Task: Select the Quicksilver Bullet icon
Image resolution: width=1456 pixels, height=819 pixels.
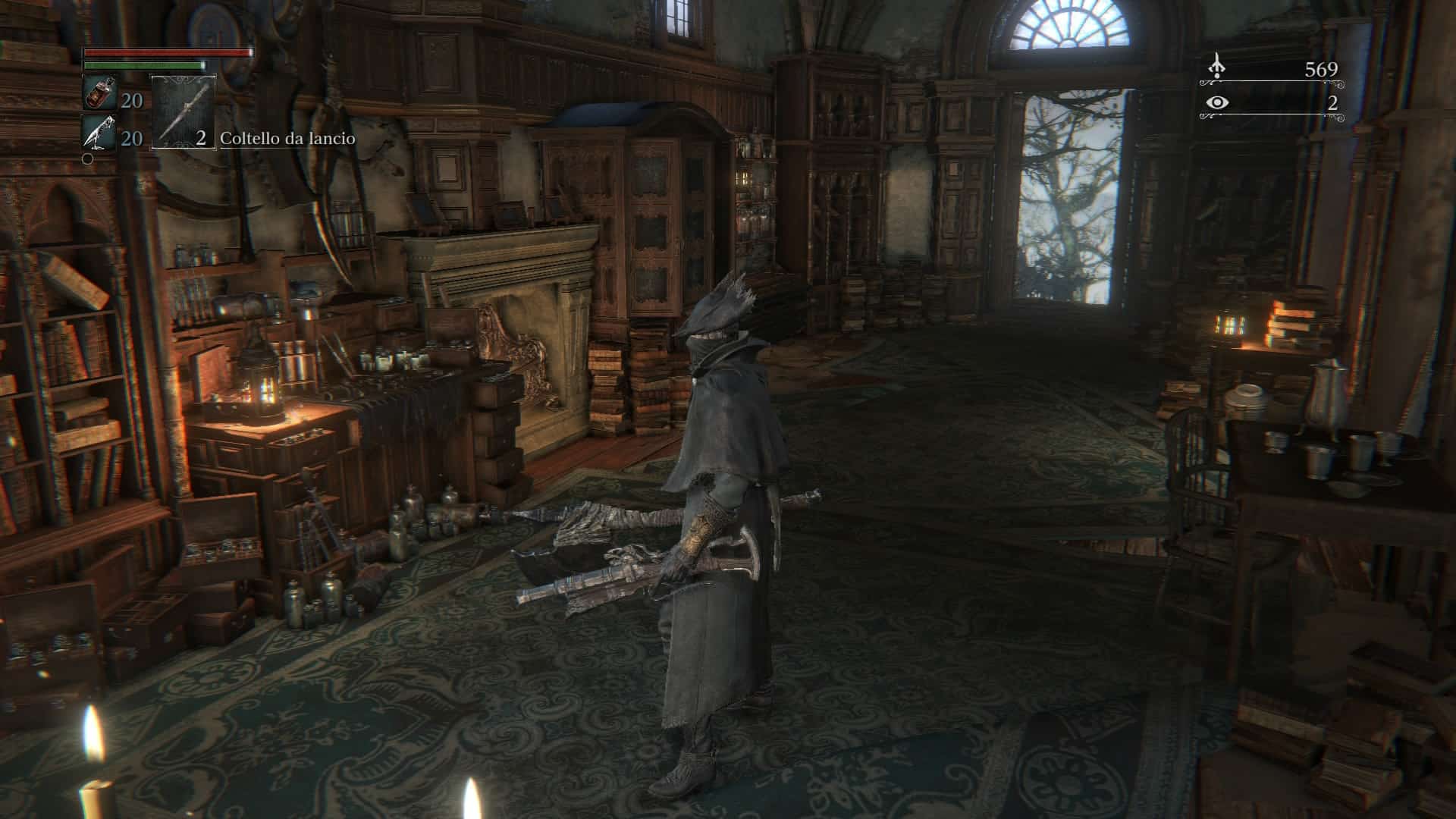Action: coord(99,134)
